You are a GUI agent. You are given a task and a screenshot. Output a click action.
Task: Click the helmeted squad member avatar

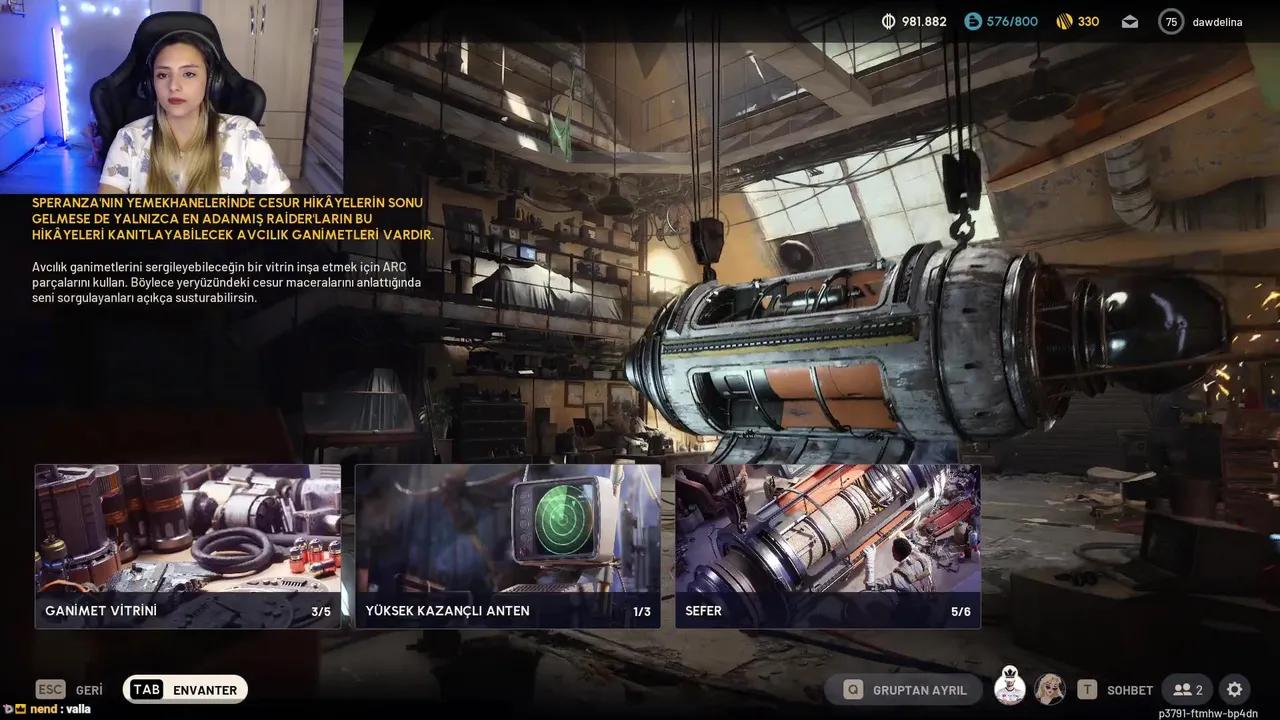(1010, 688)
